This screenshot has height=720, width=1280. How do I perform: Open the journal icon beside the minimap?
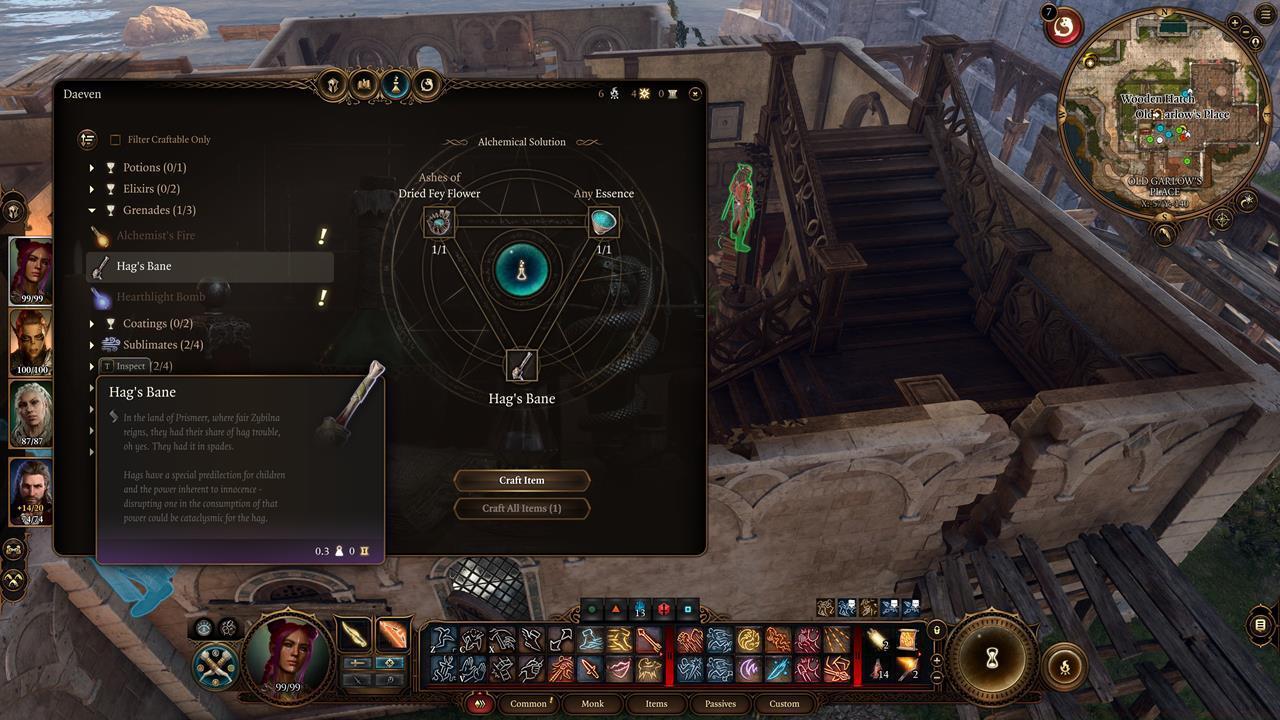pos(1163,235)
